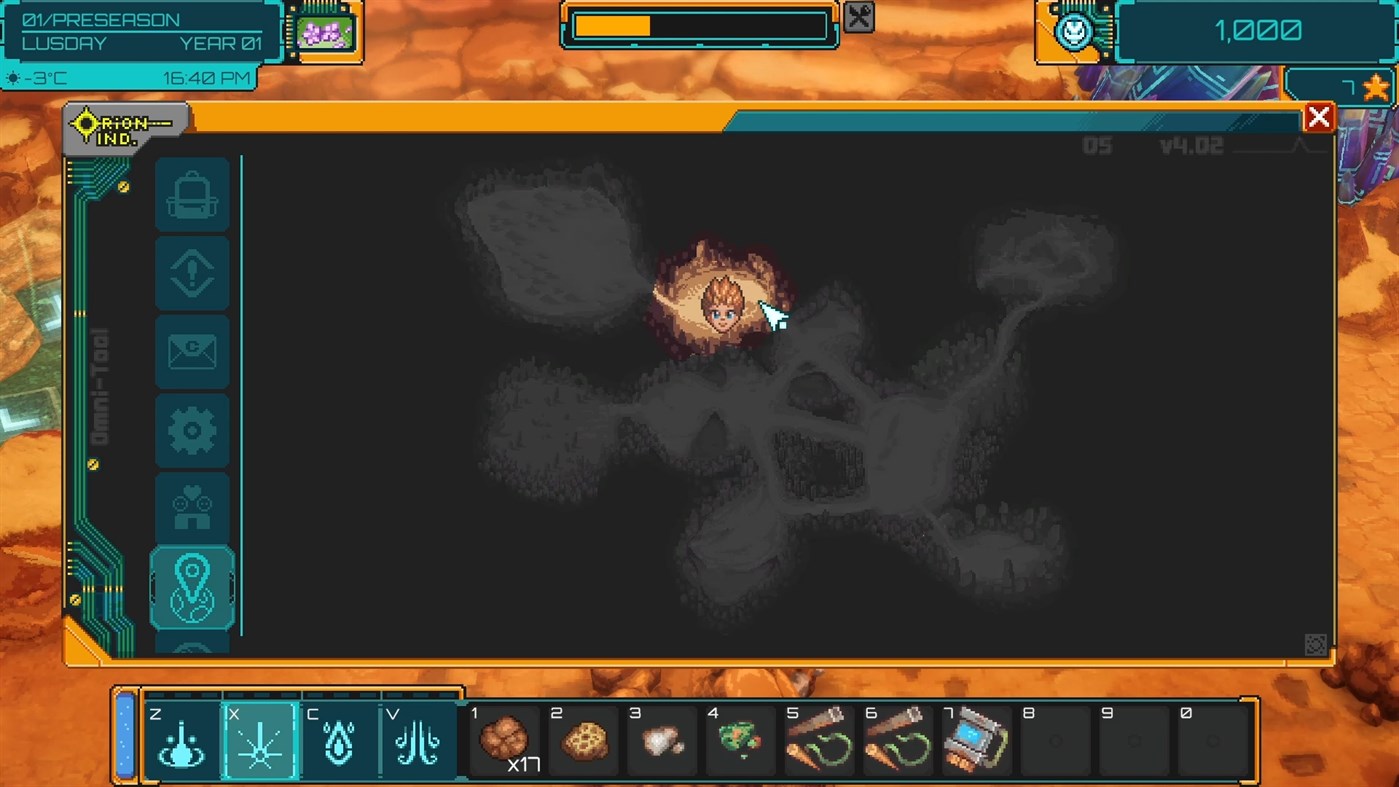This screenshot has height=787, width=1399.
Task: Open the mail envelope panel
Action: pyautogui.click(x=192, y=352)
